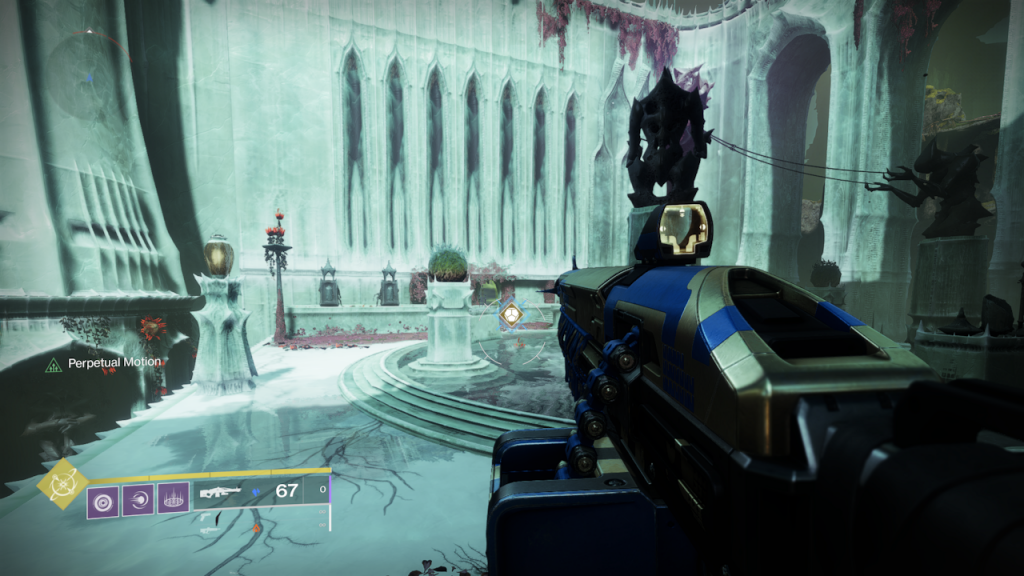Select the equipped rifle weapon icon

click(222, 492)
